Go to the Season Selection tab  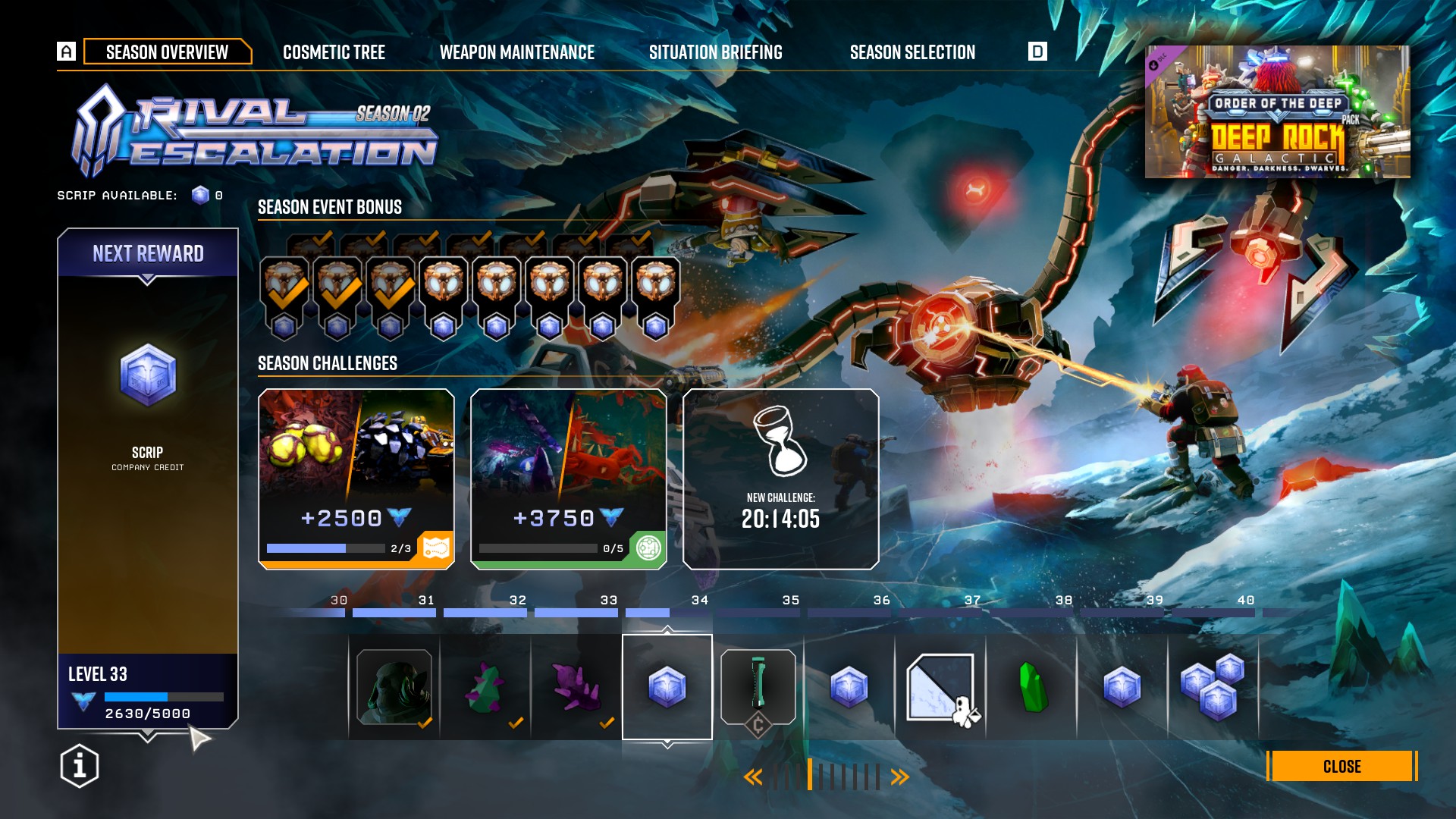pos(912,52)
